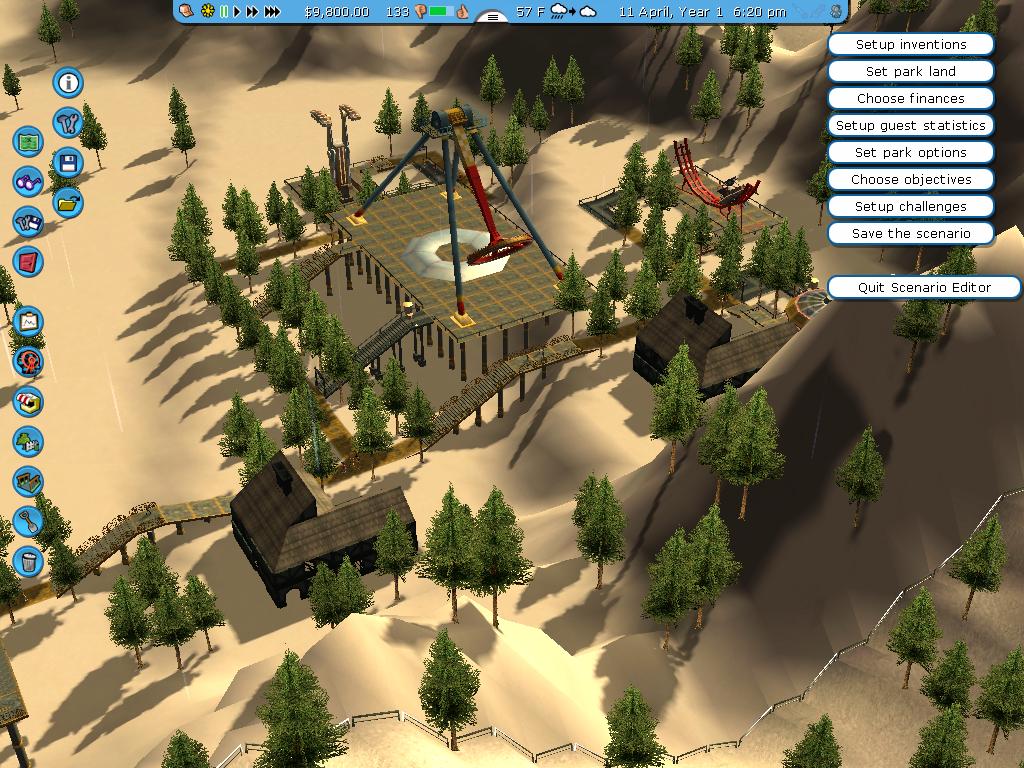The height and width of the screenshot is (768, 1024).
Task: Click Set park options
Action: (x=910, y=153)
